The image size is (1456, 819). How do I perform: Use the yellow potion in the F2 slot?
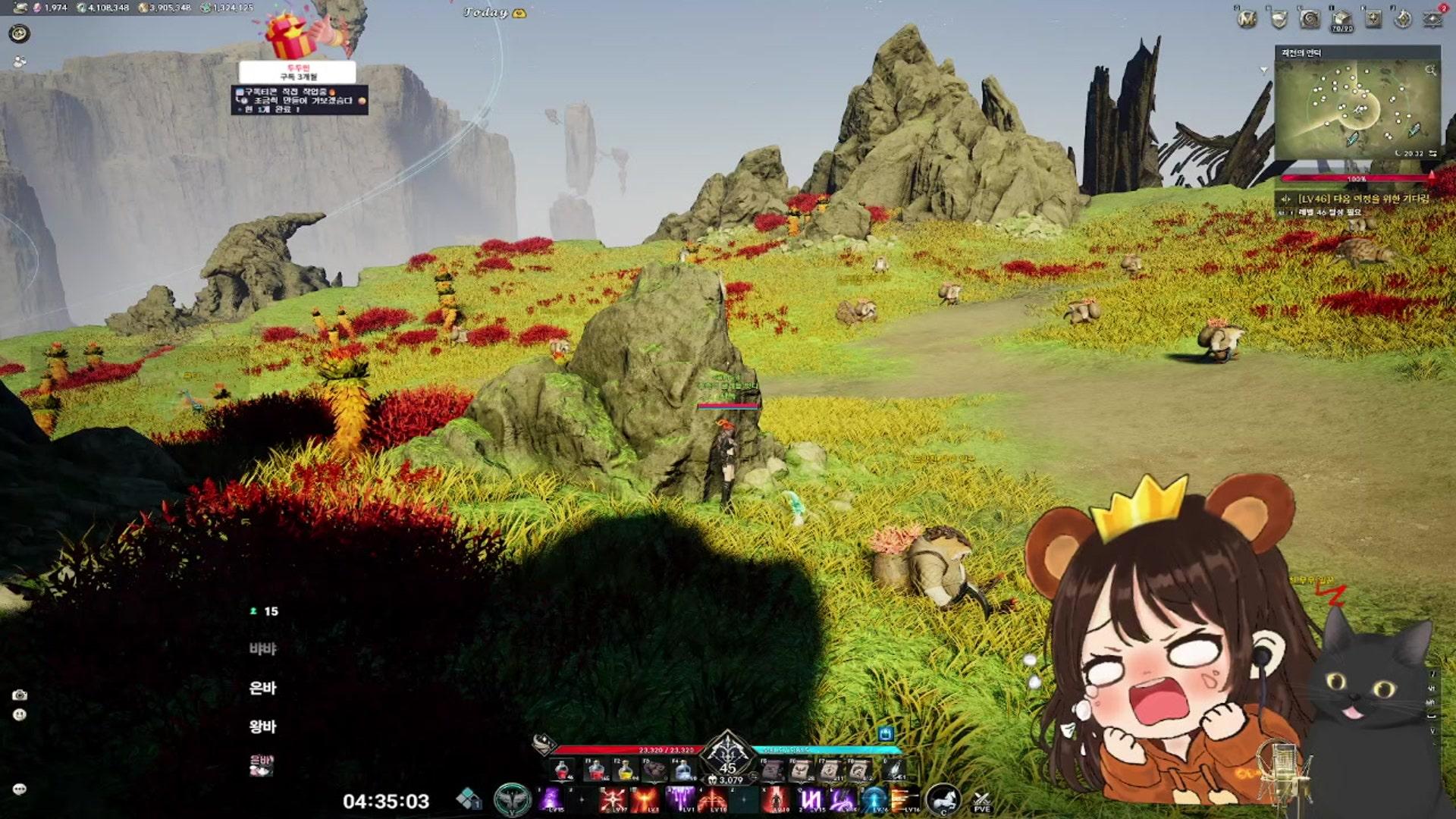[626, 770]
